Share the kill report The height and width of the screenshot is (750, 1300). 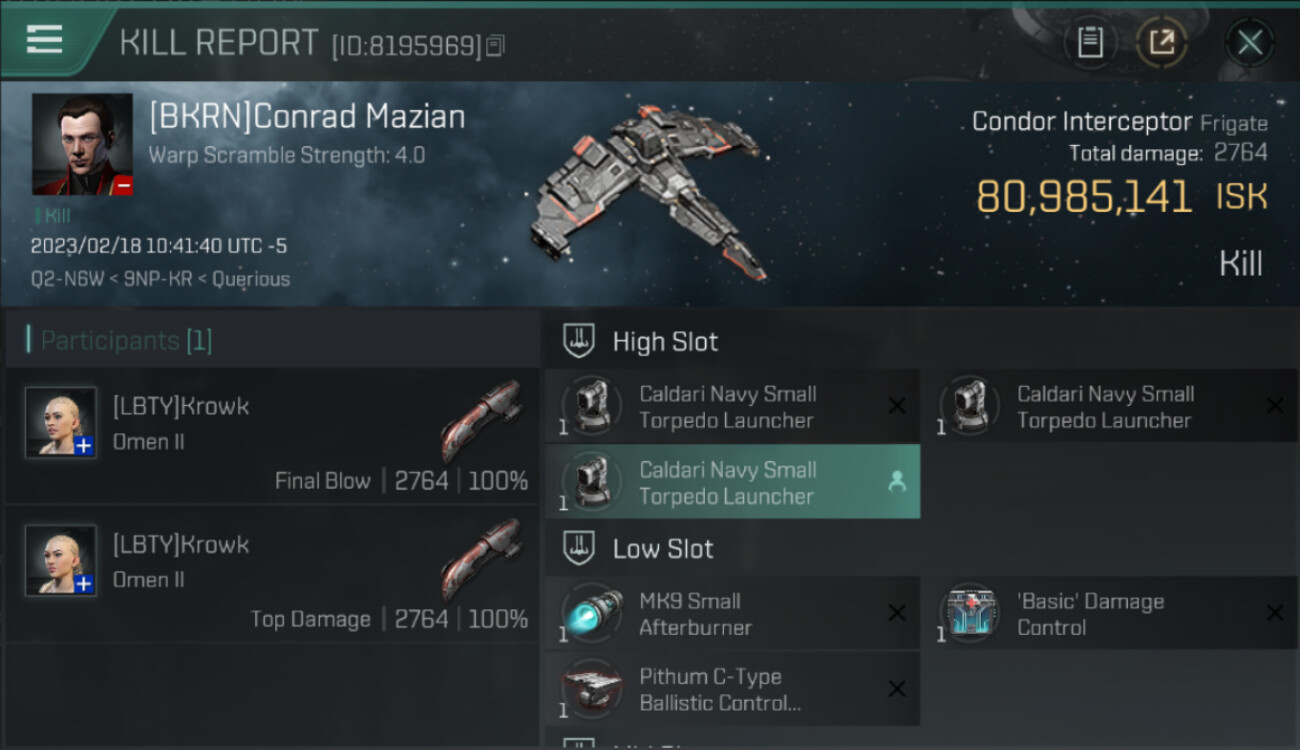(x=1161, y=42)
